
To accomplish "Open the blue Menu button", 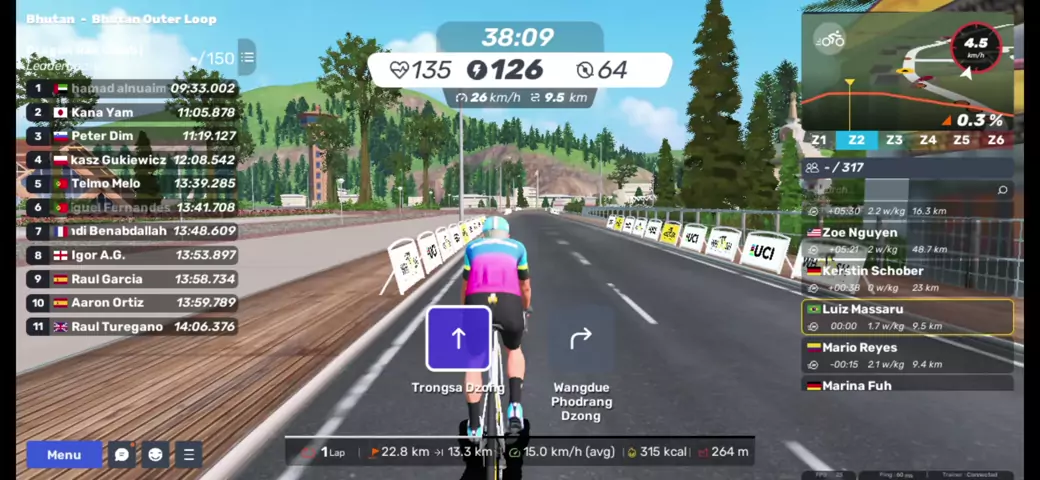I will coord(64,455).
